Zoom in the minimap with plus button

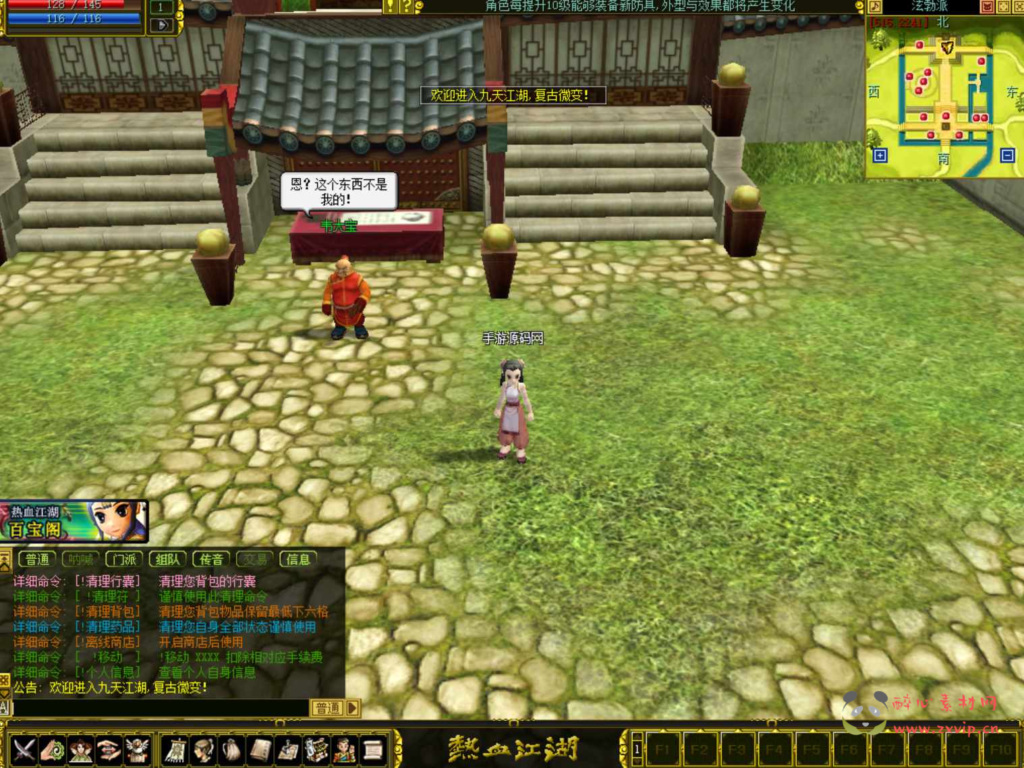pyautogui.click(x=880, y=155)
